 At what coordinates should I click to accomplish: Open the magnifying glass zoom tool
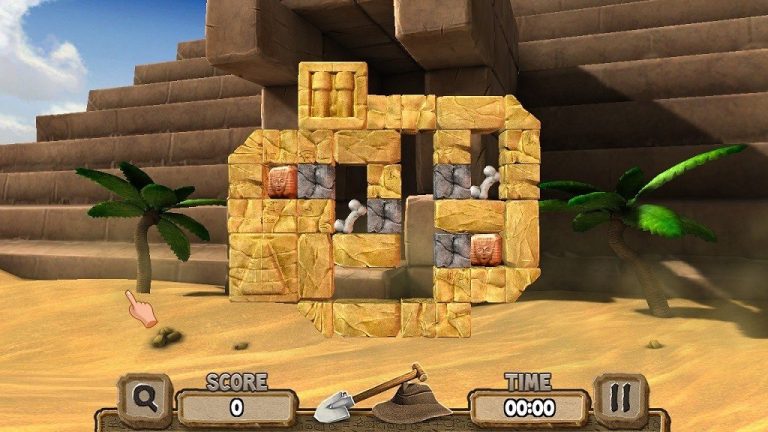point(145,400)
